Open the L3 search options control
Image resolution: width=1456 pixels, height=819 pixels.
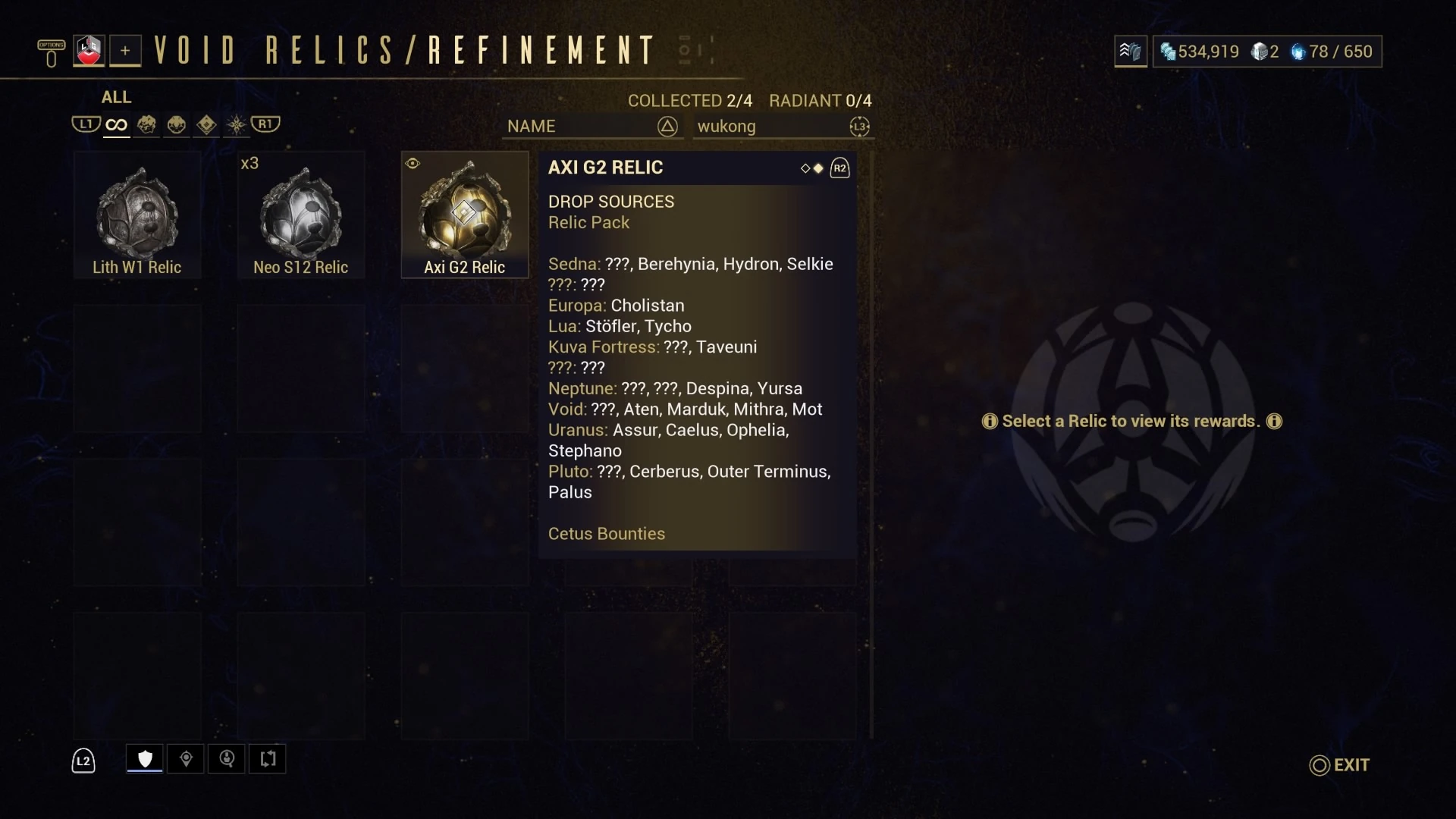point(859,127)
